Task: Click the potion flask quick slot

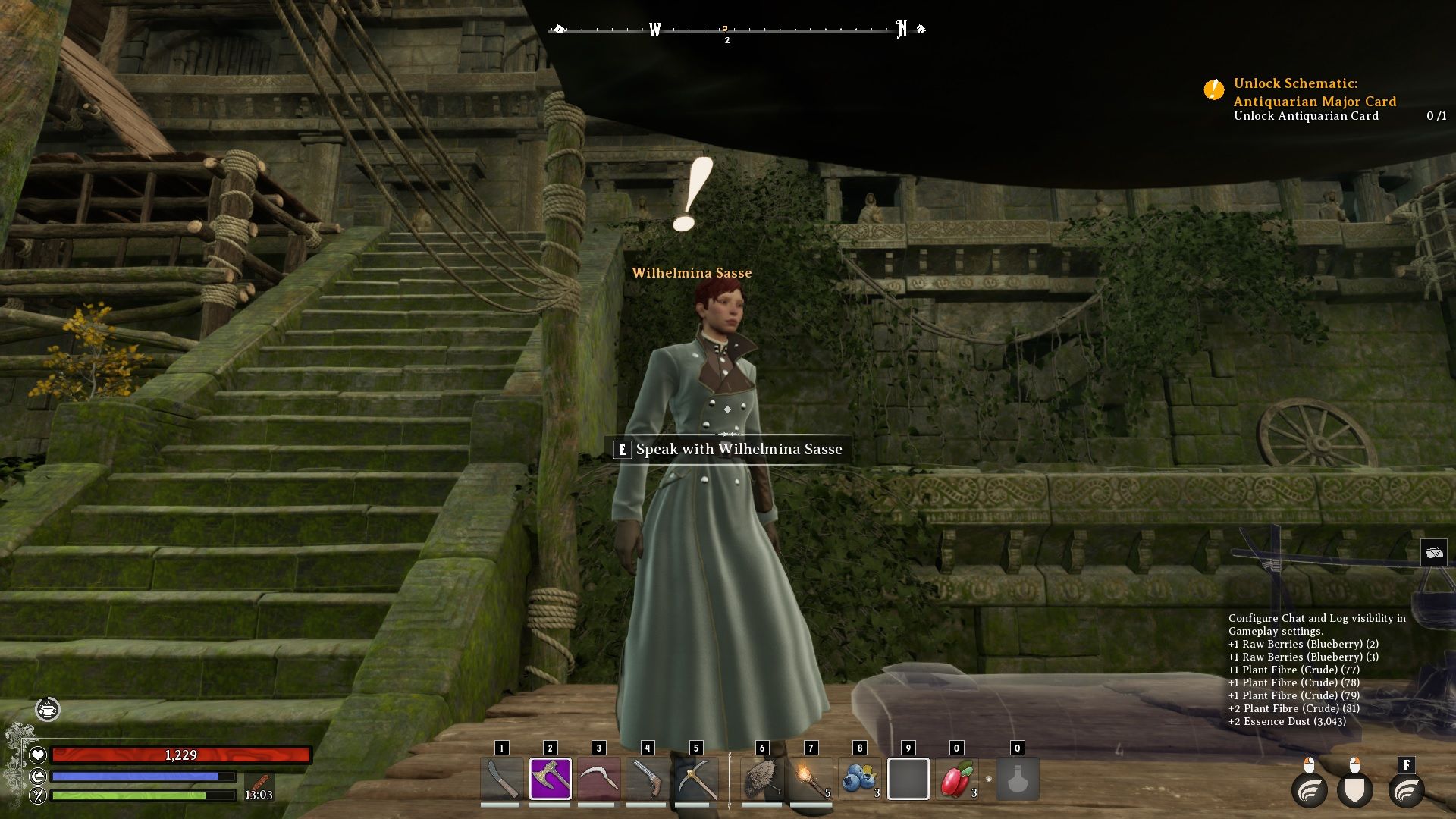Action: pyautogui.click(x=1017, y=779)
